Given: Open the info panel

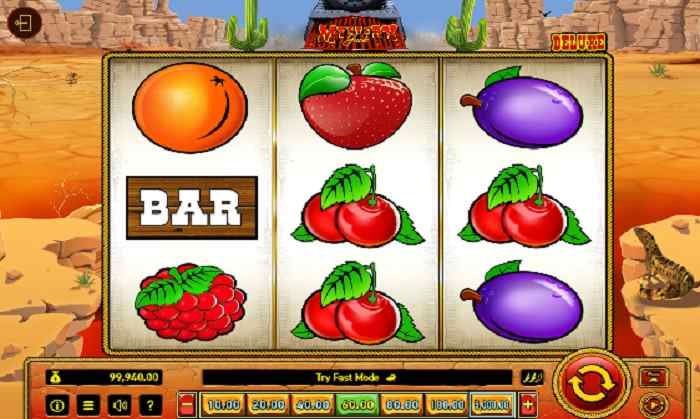Looking at the screenshot, I should [x=57, y=405].
